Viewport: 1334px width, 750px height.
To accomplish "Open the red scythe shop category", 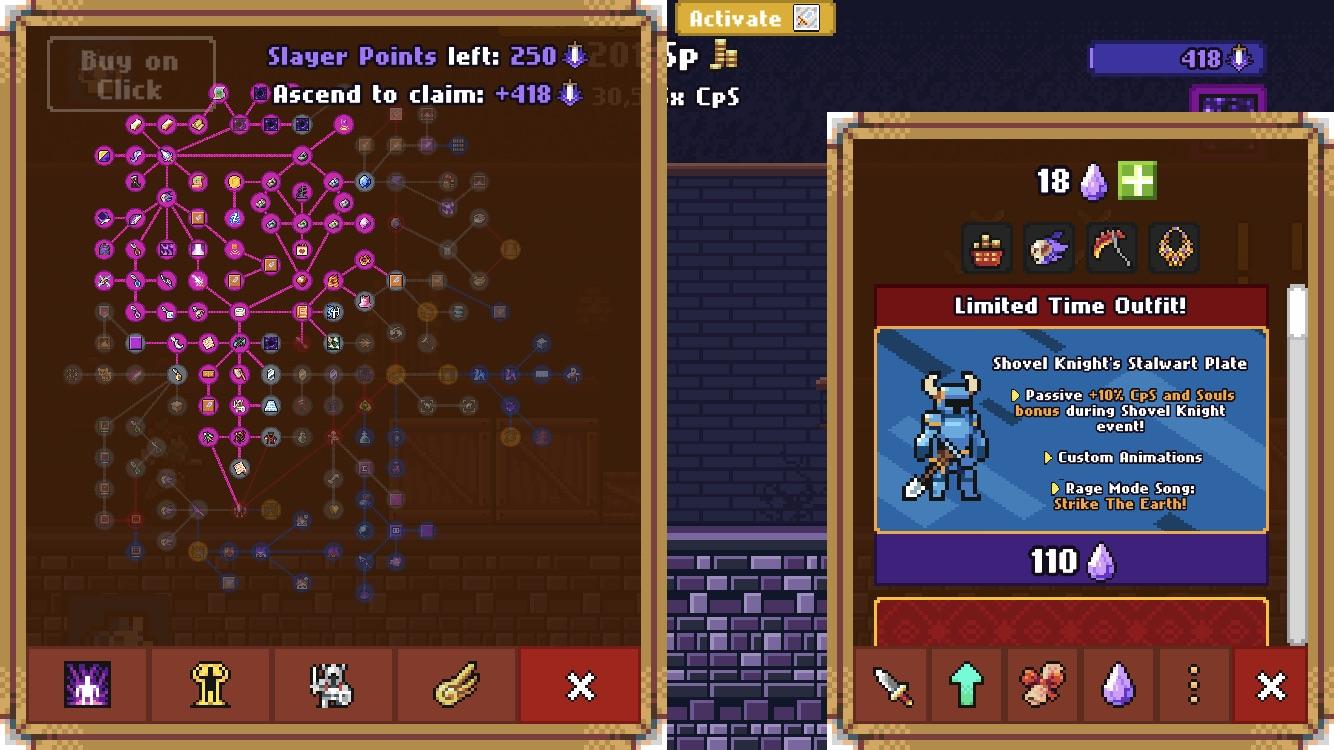I will [x=1111, y=247].
